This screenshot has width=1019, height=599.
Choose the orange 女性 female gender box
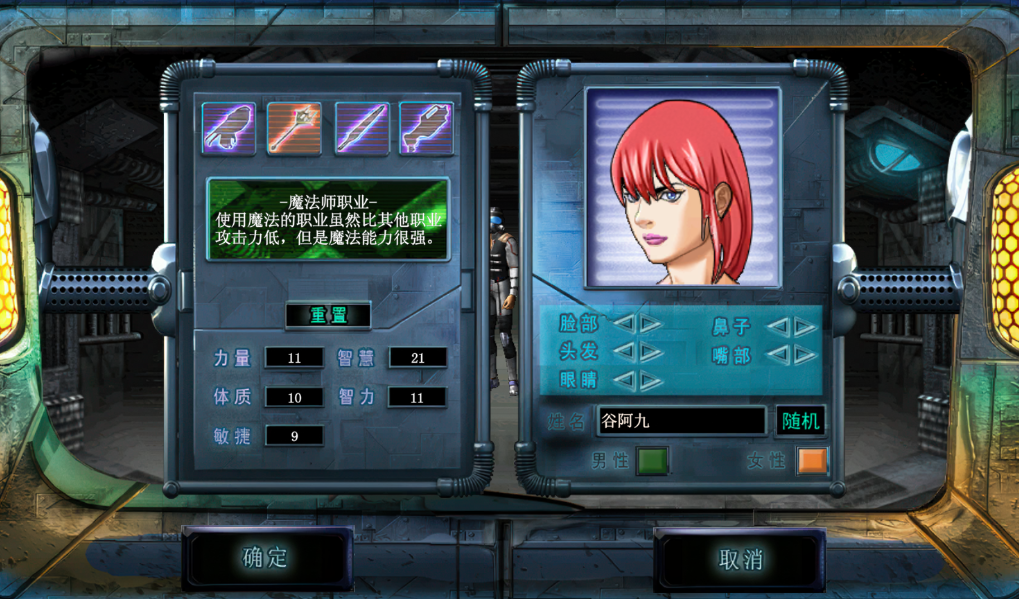click(x=812, y=461)
